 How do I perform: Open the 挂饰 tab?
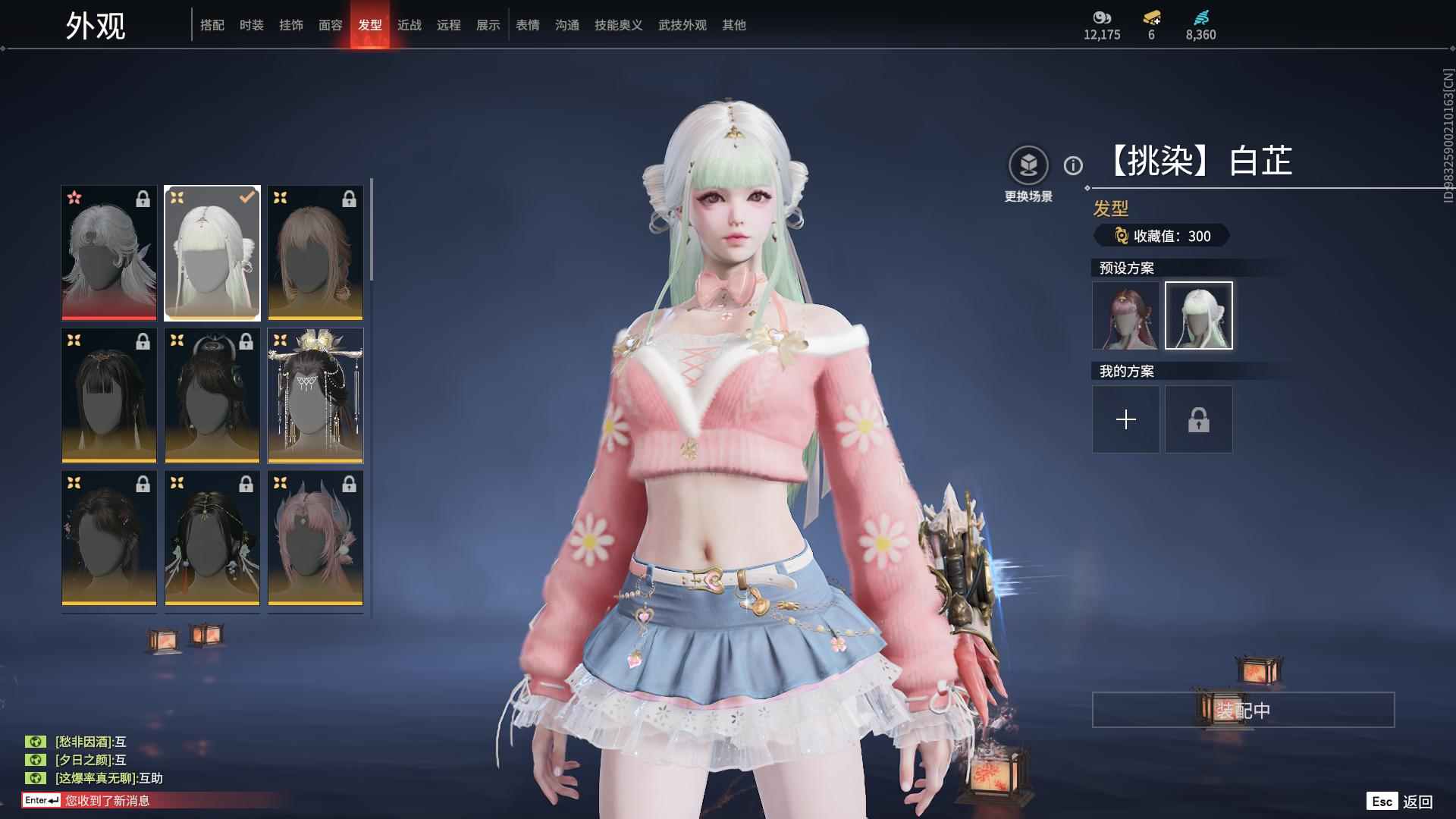(290, 25)
